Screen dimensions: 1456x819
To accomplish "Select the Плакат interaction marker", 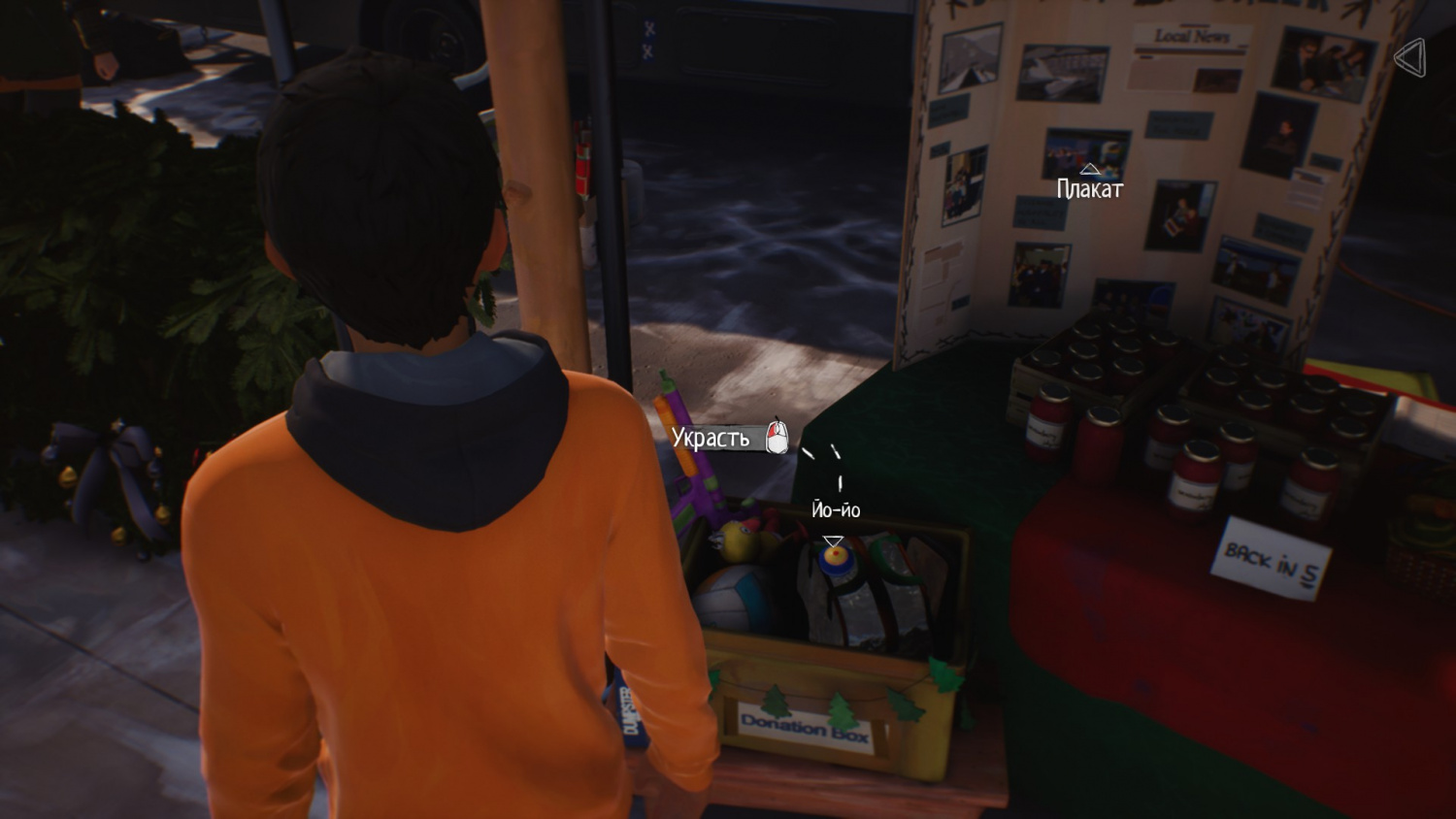I will point(1089,170).
